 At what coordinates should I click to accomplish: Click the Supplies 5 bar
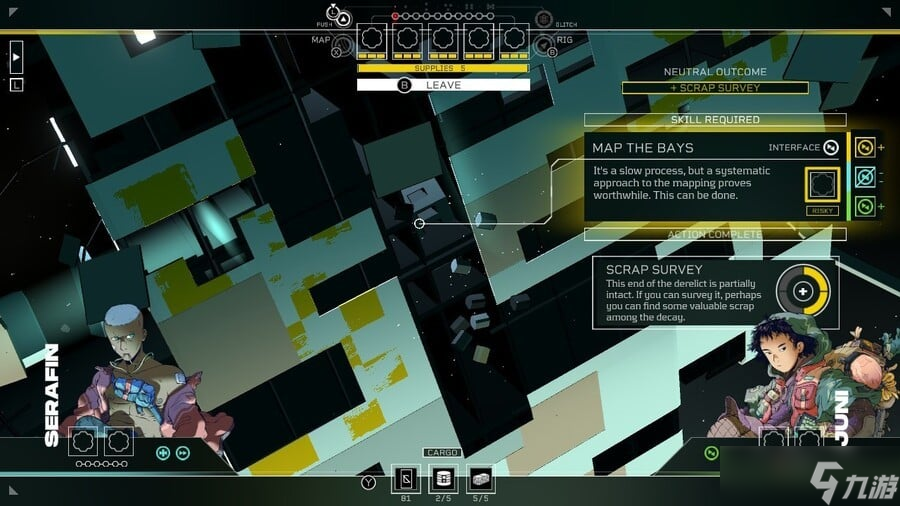coord(443,68)
